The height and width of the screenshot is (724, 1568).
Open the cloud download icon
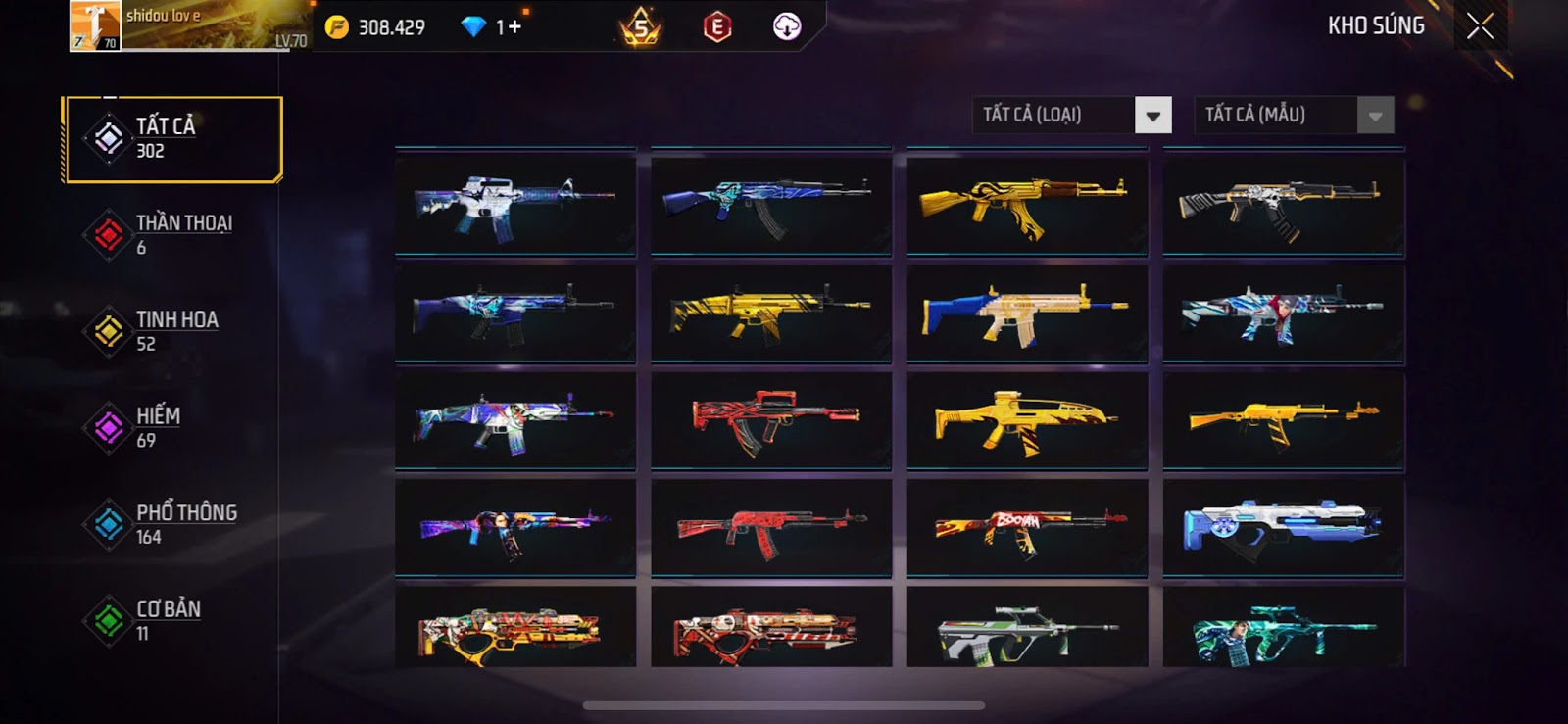pyautogui.click(x=787, y=27)
